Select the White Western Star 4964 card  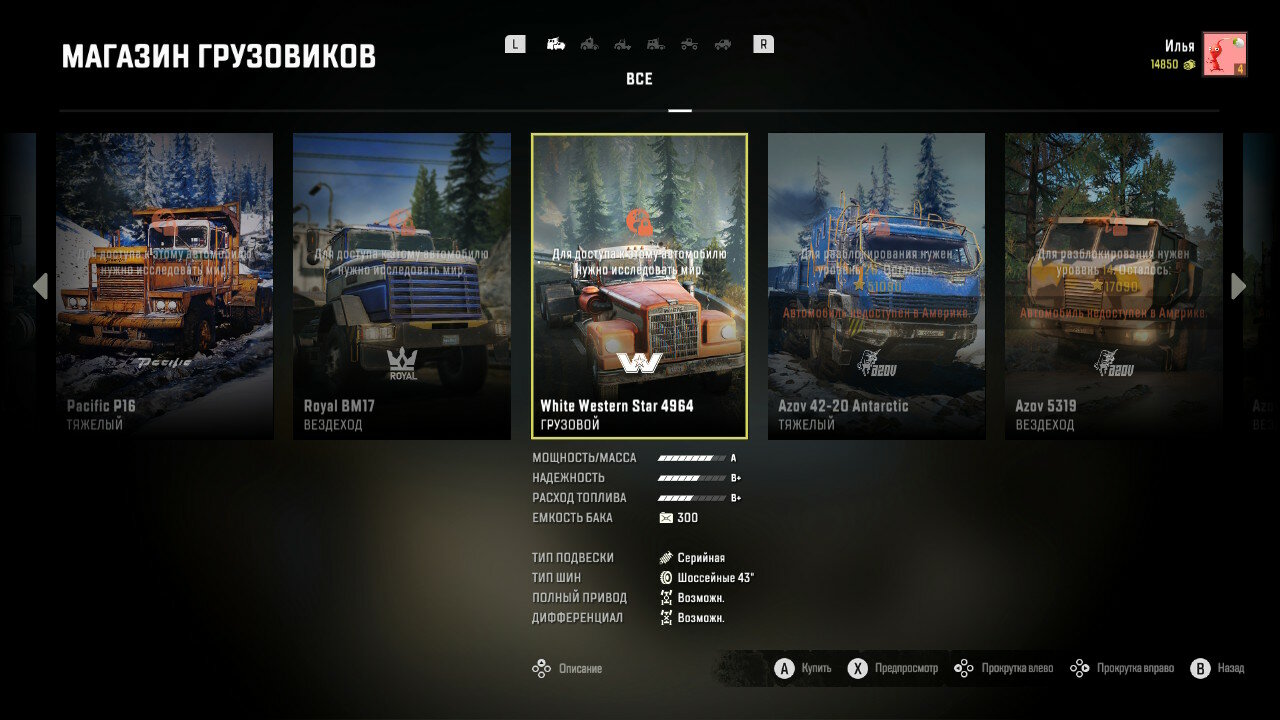click(x=639, y=286)
